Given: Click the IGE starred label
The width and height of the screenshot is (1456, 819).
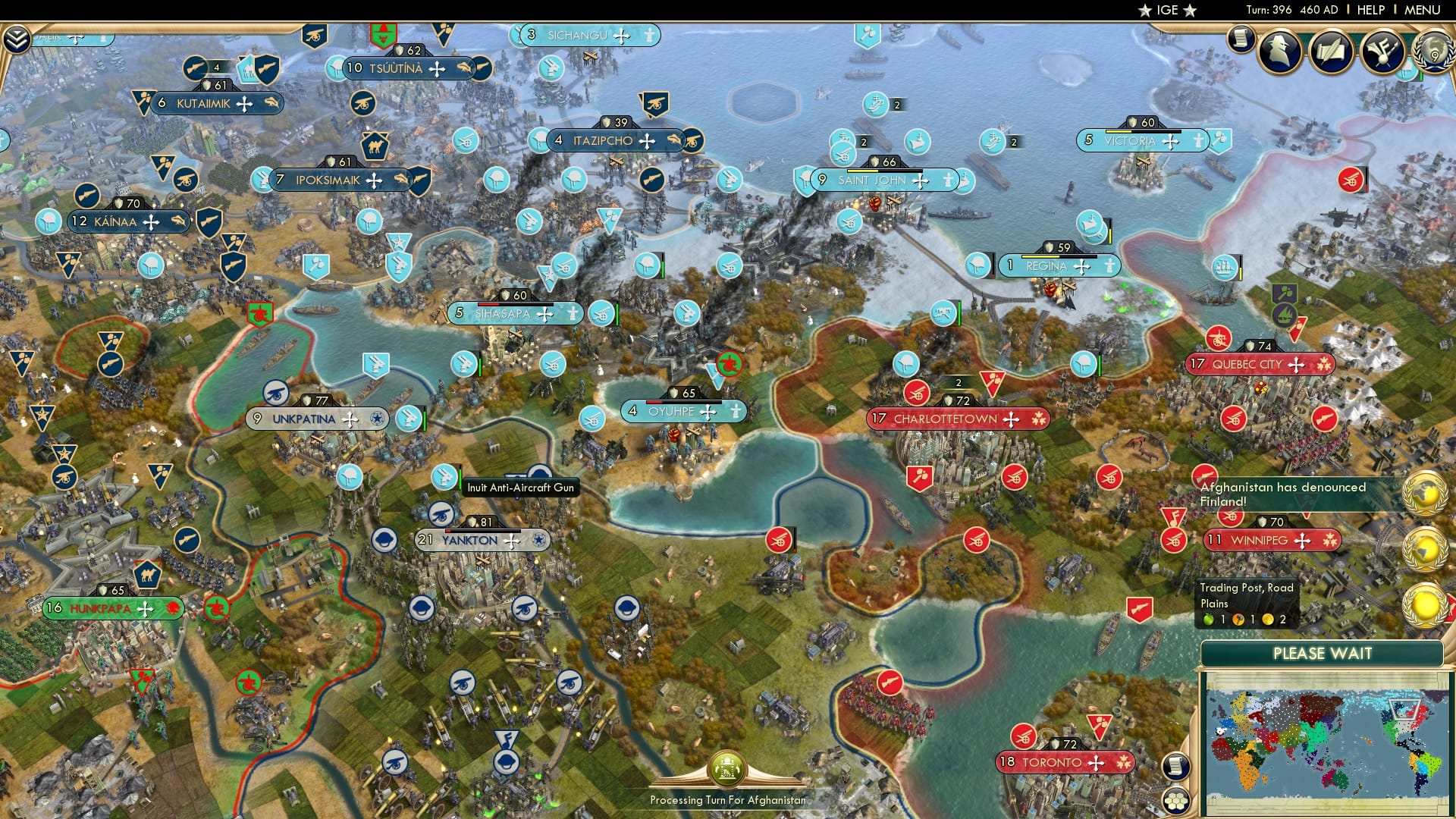Looking at the screenshot, I should [x=1165, y=10].
